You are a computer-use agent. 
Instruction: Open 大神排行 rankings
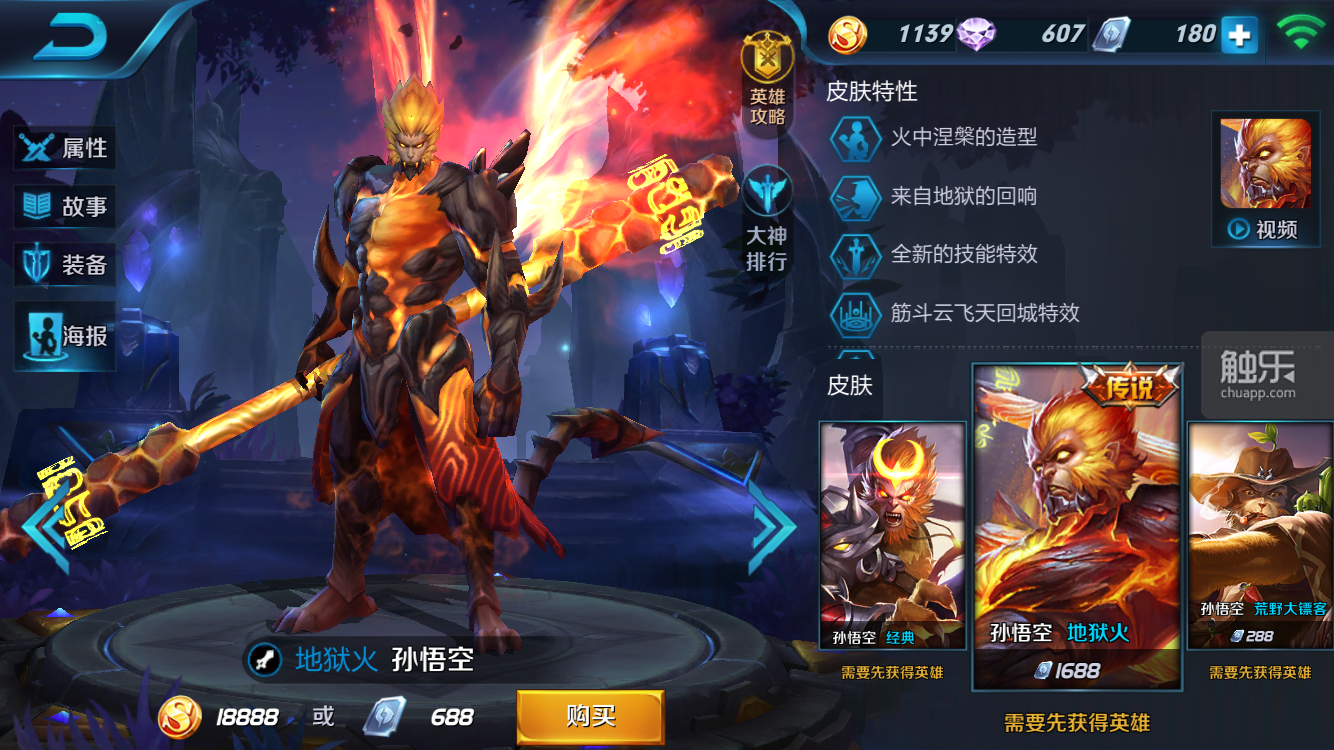(x=767, y=222)
